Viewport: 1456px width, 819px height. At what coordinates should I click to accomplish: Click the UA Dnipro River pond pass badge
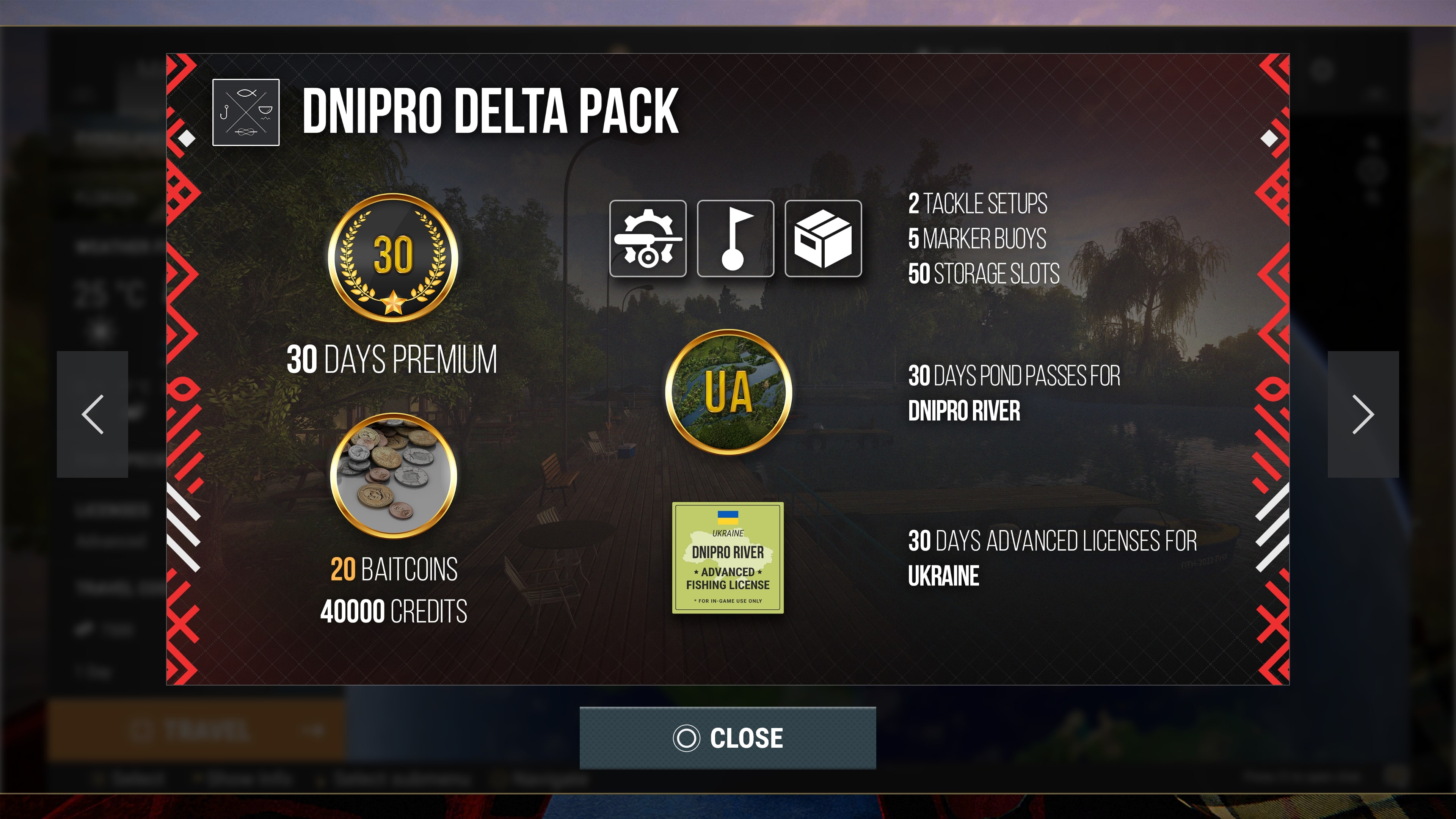728,392
